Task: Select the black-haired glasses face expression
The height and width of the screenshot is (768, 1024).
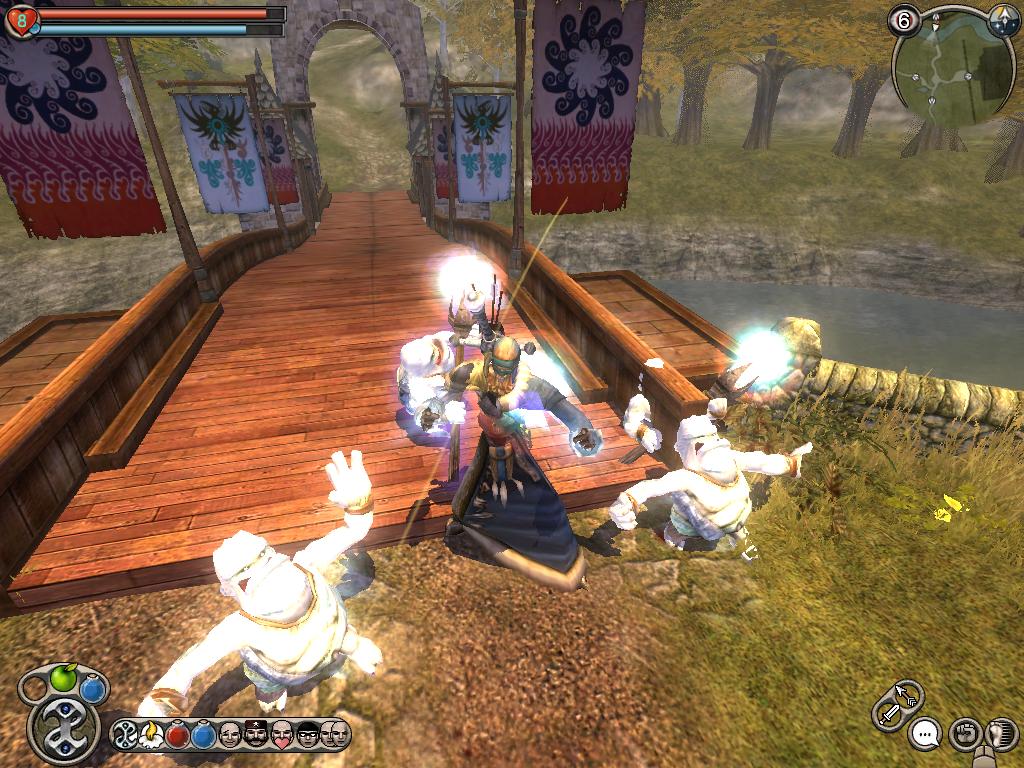Action: click(x=308, y=736)
